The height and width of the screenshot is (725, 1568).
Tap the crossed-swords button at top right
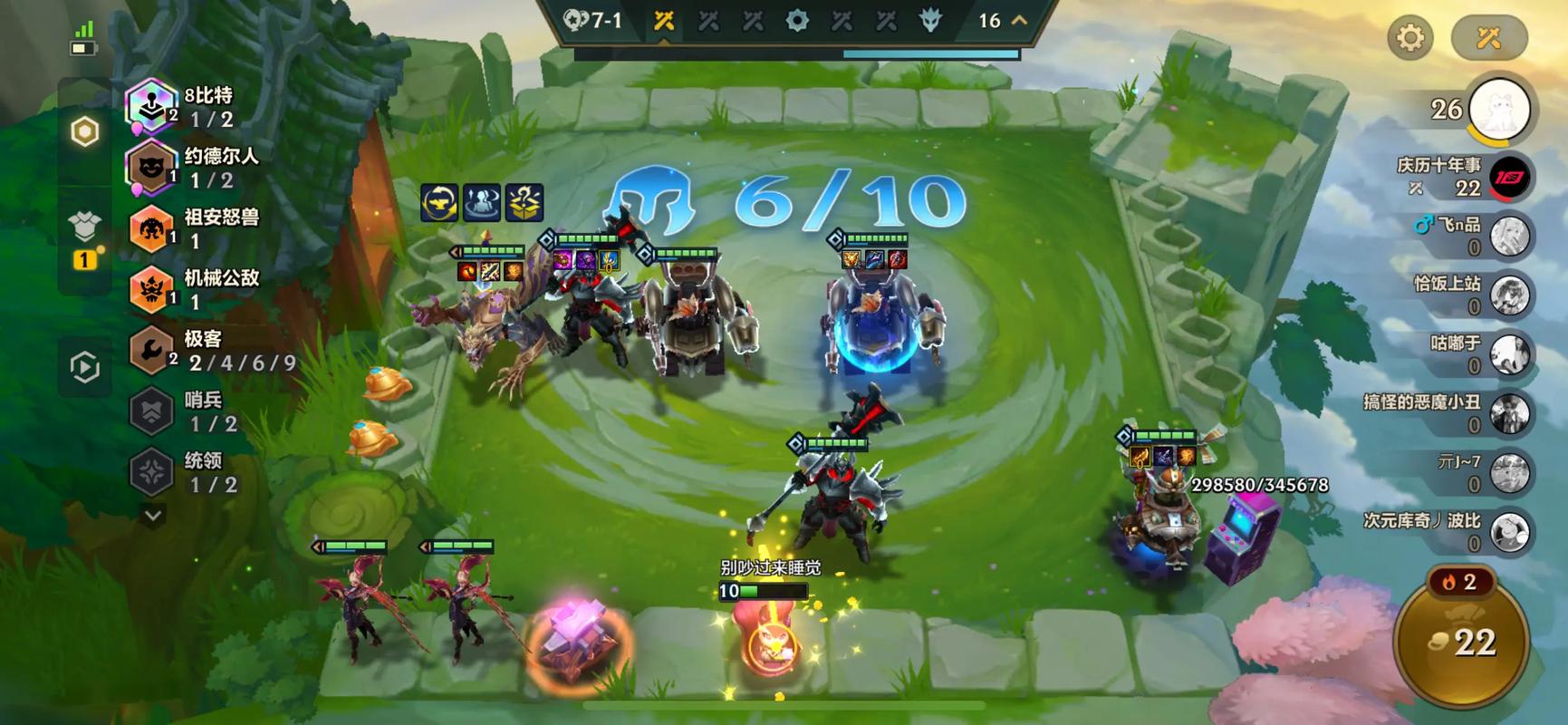pos(1488,38)
